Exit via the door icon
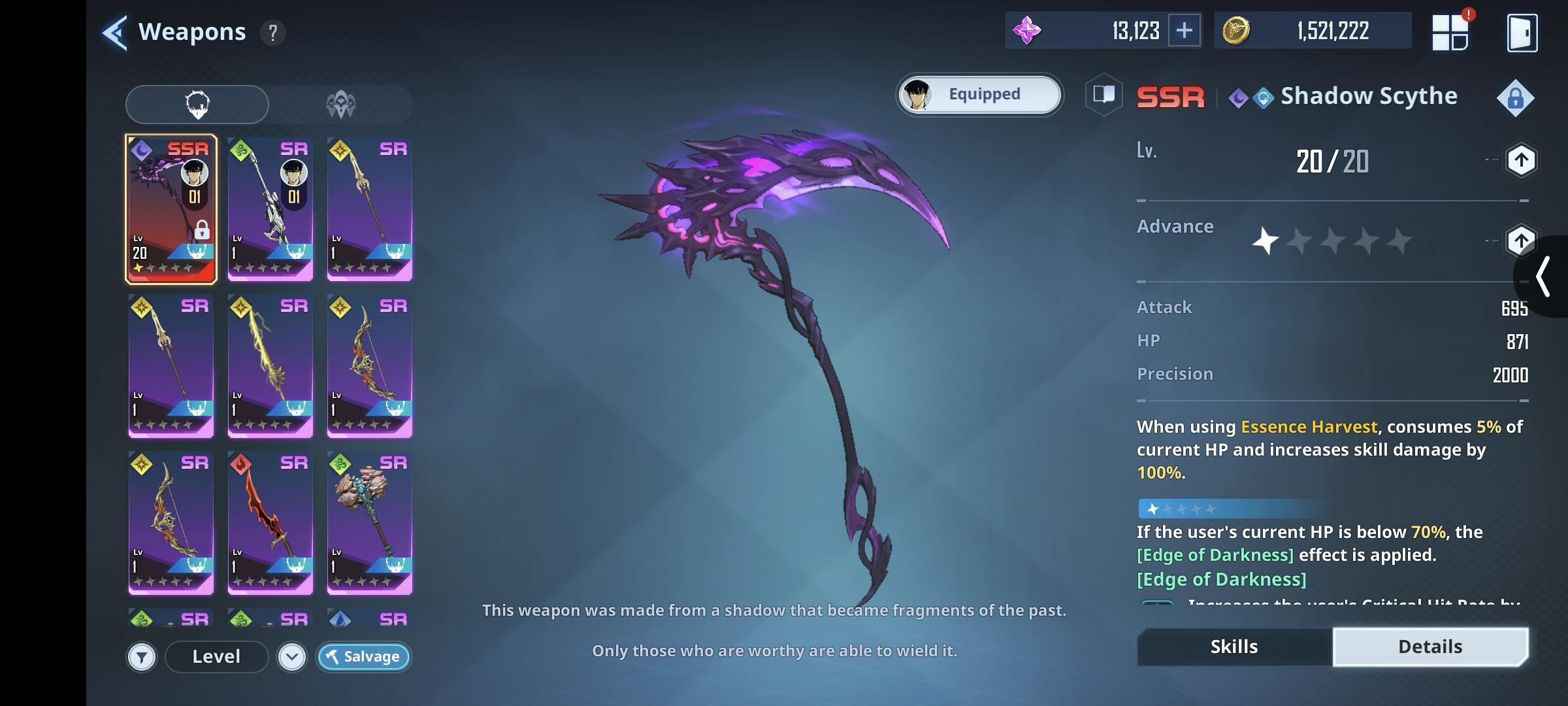The image size is (1568, 706). click(1522, 33)
